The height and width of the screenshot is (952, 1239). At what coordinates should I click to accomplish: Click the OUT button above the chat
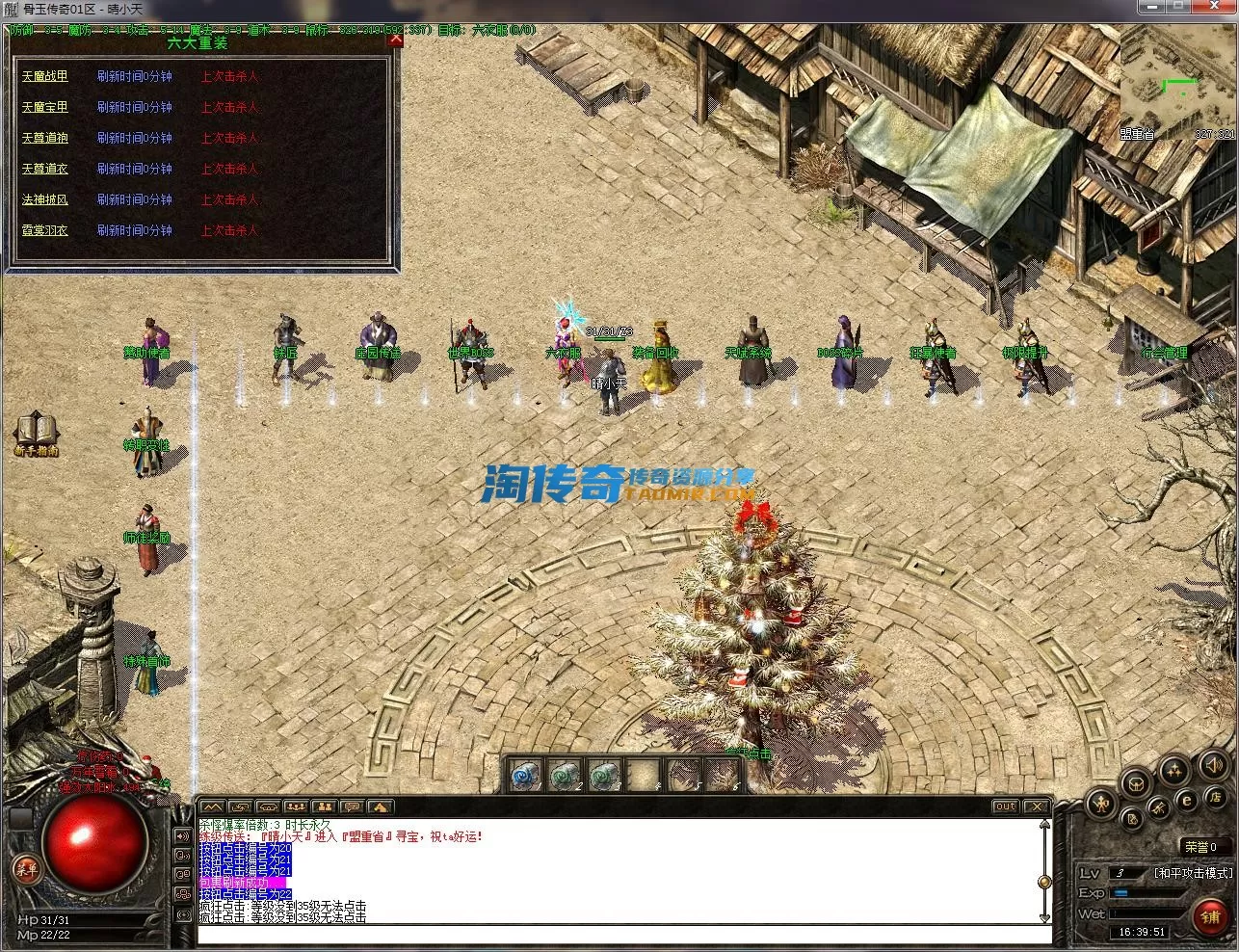pos(1005,807)
